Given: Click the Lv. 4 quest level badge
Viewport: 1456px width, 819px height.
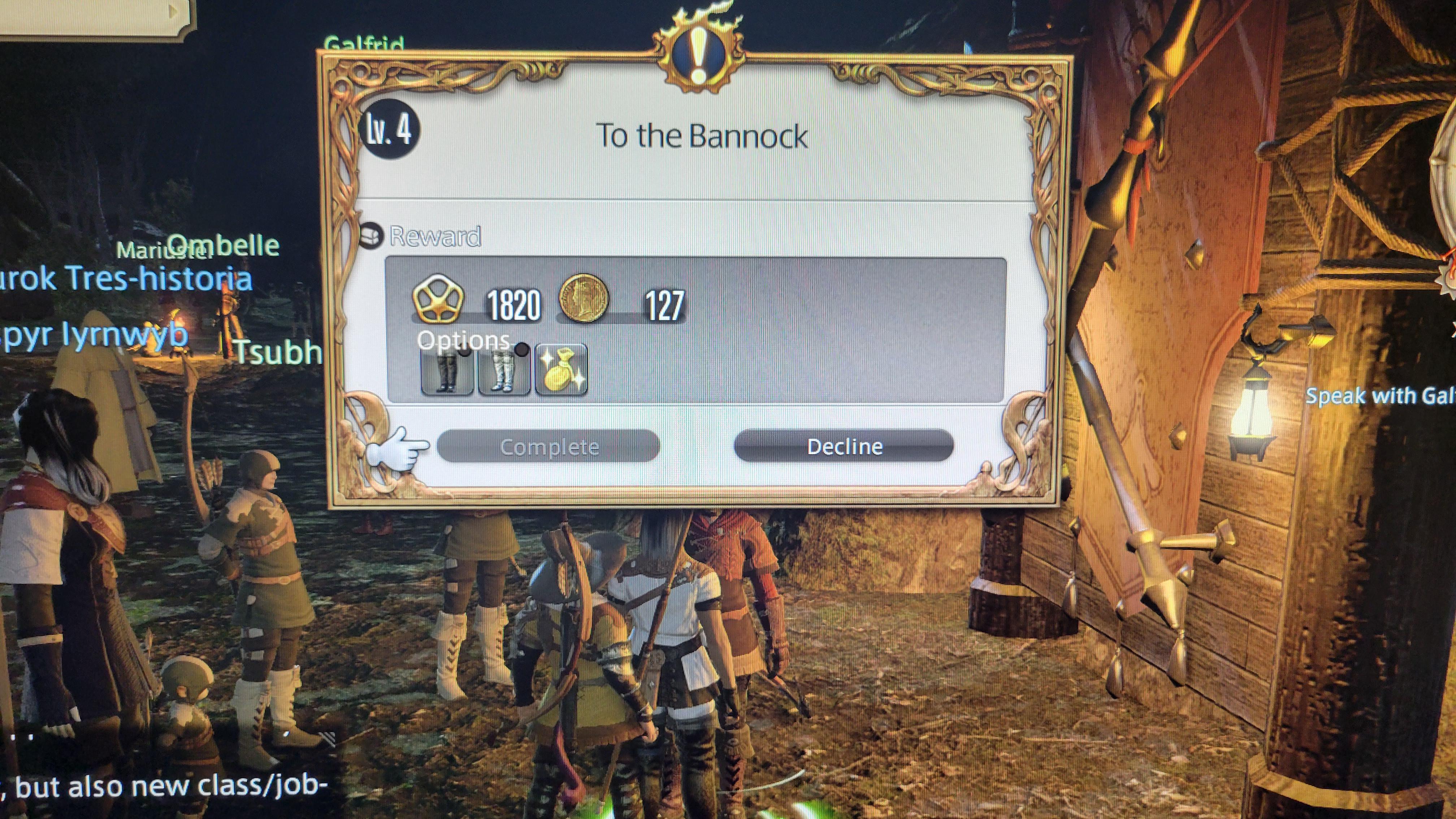Looking at the screenshot, I should pos(389,130).
